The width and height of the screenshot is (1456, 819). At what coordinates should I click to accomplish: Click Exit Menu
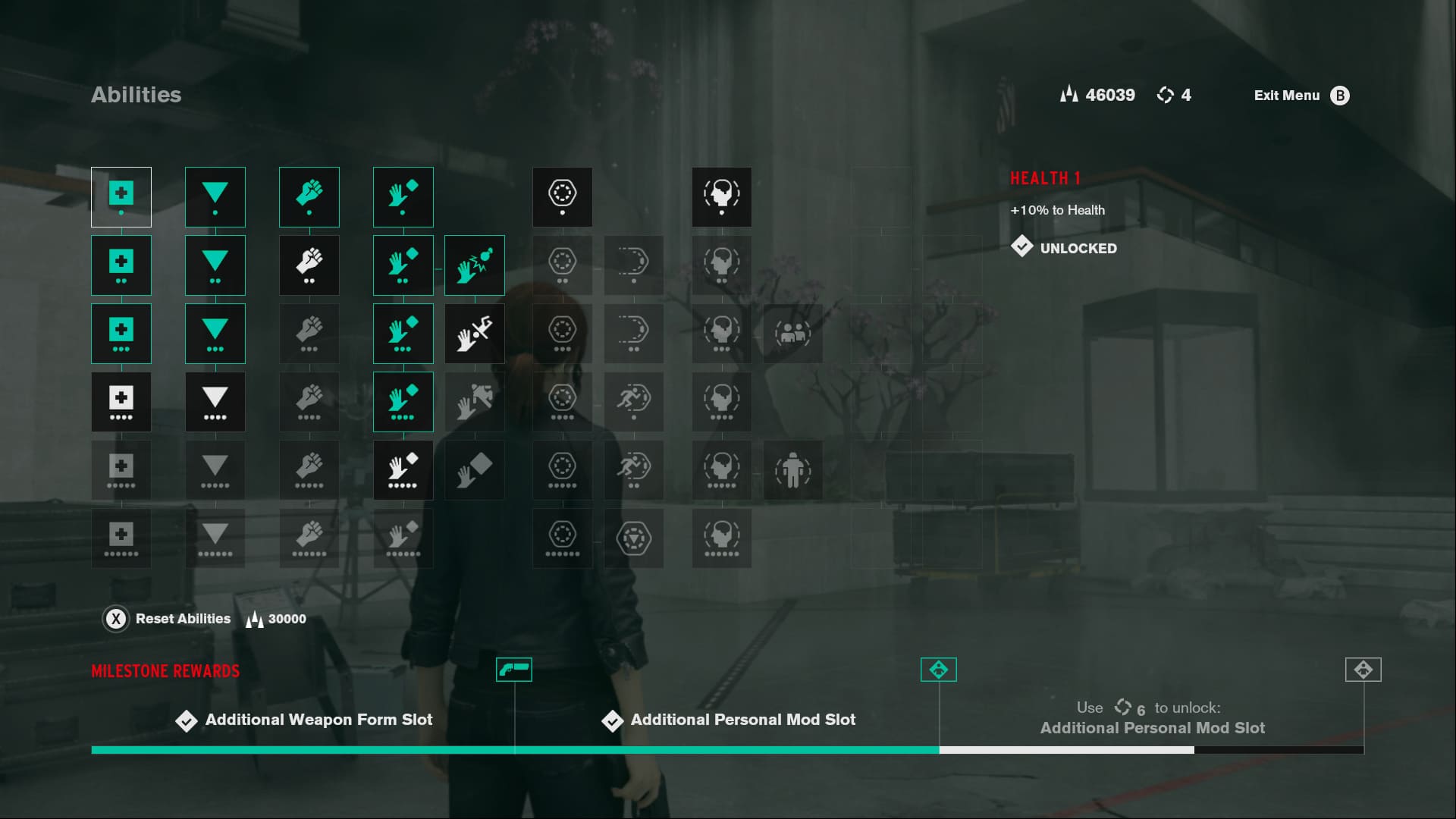1287,95
